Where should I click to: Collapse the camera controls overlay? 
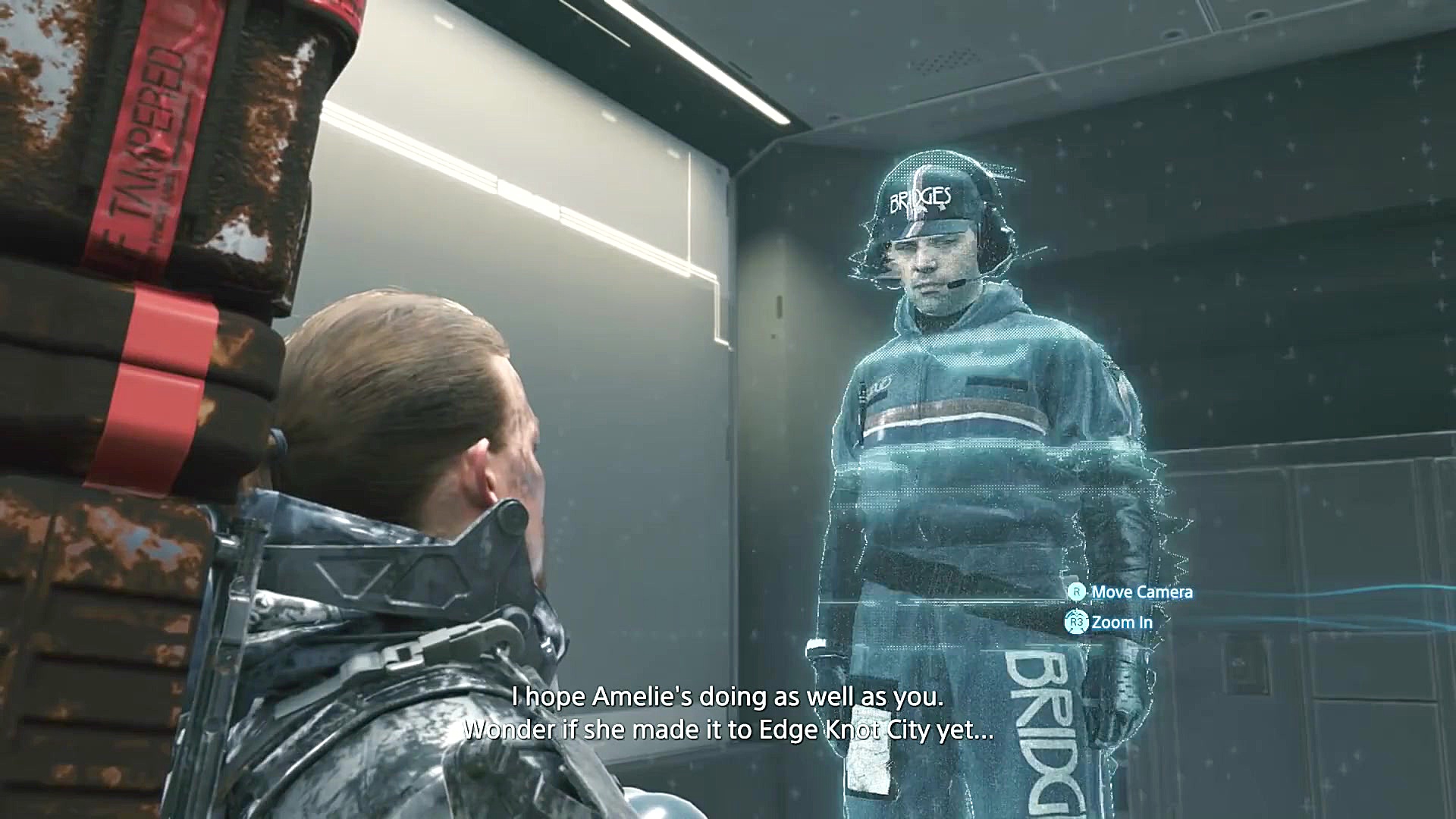click(x=1130, y=607)
